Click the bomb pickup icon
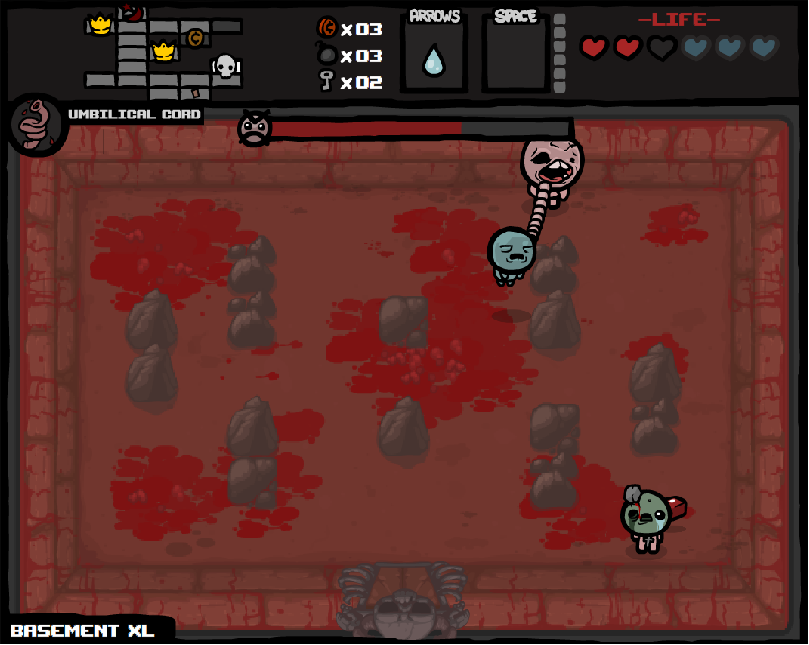Image resolution: width=809 pixels, height=645 pixels. click(326, 56)
